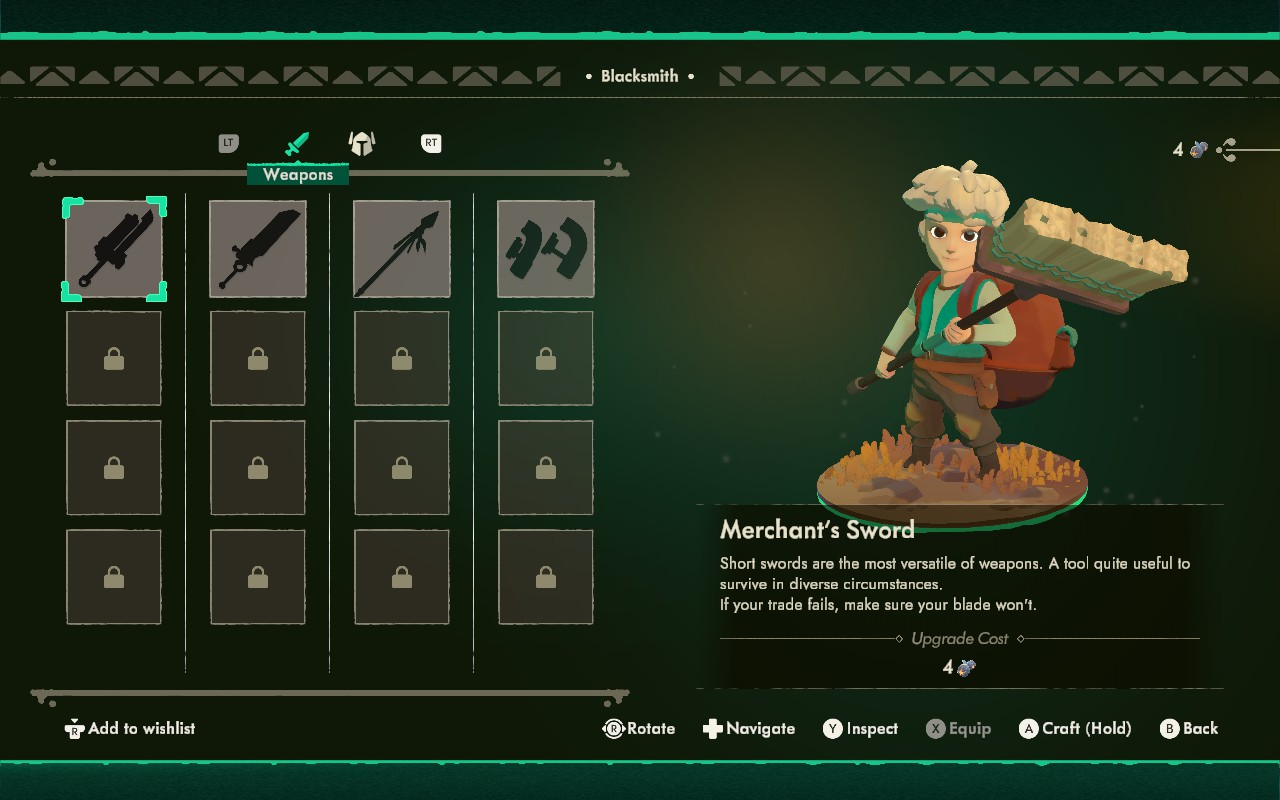Switch to the Weapons tab
Image resolution: width=1280 pixels, height=800 pixels.
[297, 145]
